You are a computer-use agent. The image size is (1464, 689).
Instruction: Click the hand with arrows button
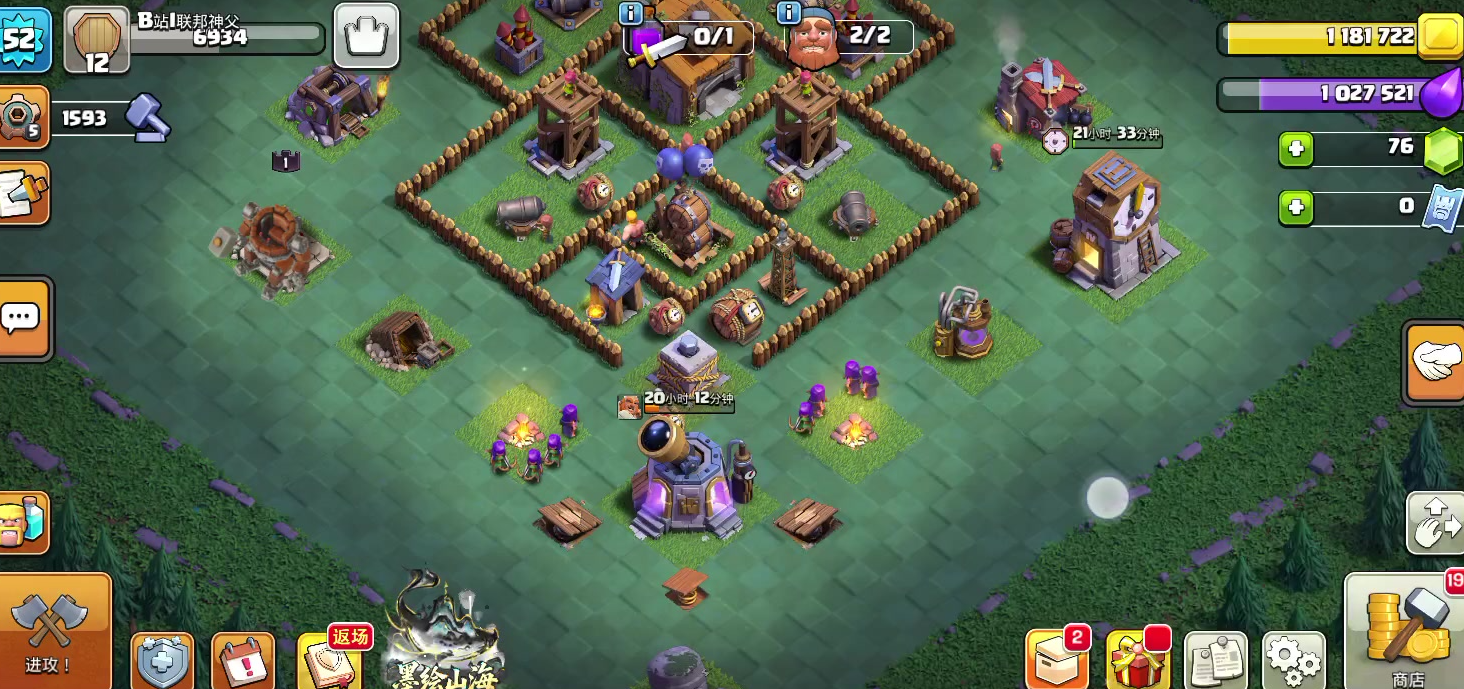click(x=1437, y=522)
